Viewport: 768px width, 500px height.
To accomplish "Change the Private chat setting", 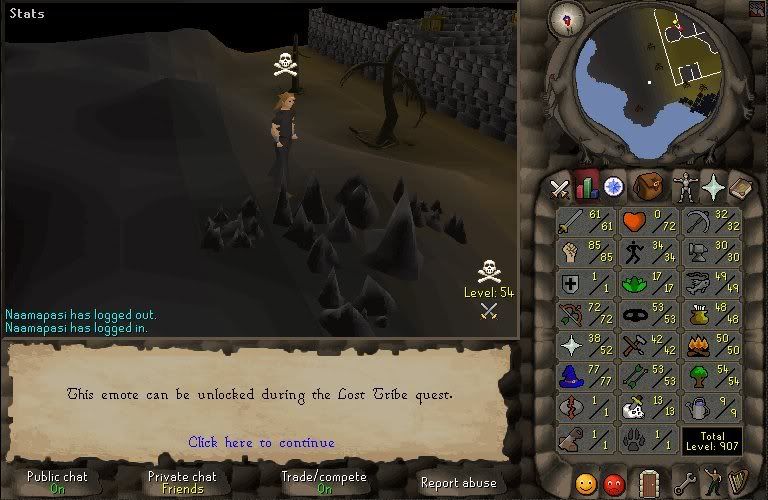I will click(182, 482).
